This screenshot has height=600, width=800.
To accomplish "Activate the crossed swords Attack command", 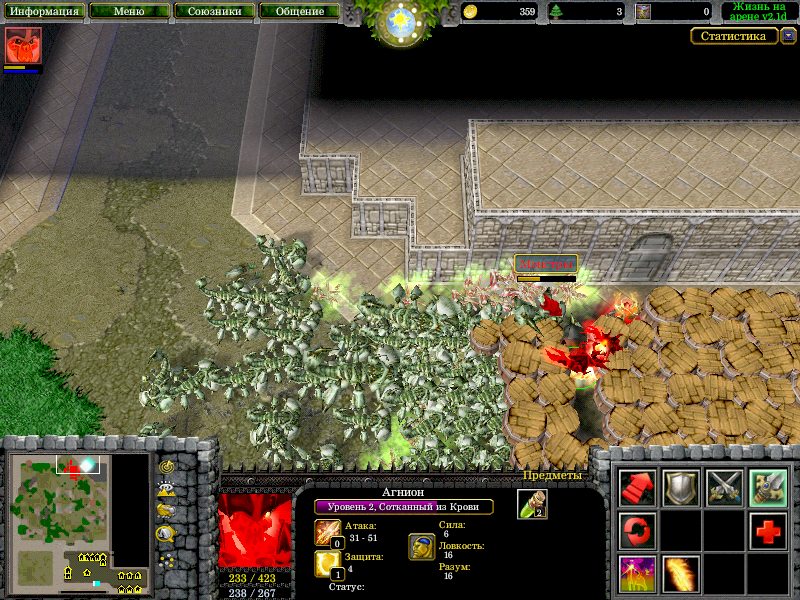I will tap(724, 487).
